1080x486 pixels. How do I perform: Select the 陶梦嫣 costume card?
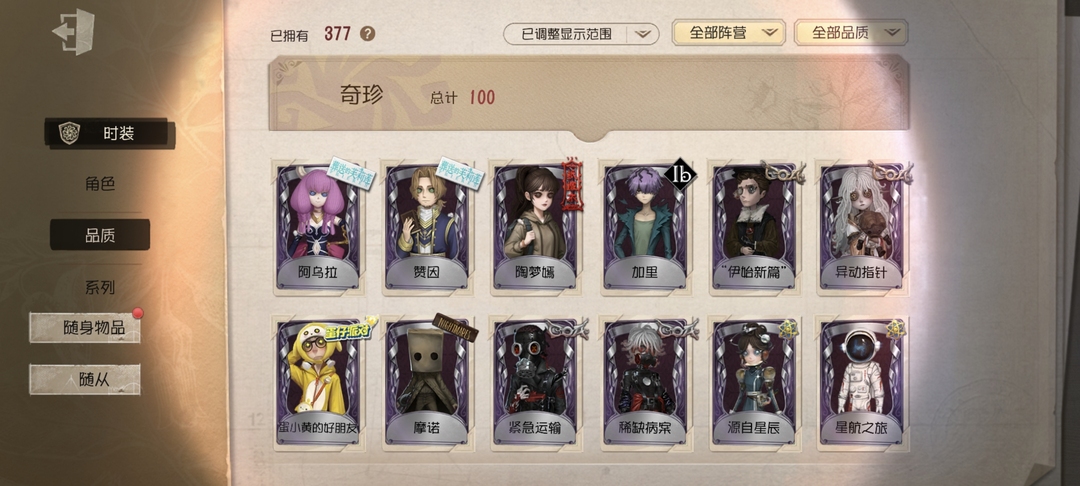pyautogui.click(x=535, y=227)
